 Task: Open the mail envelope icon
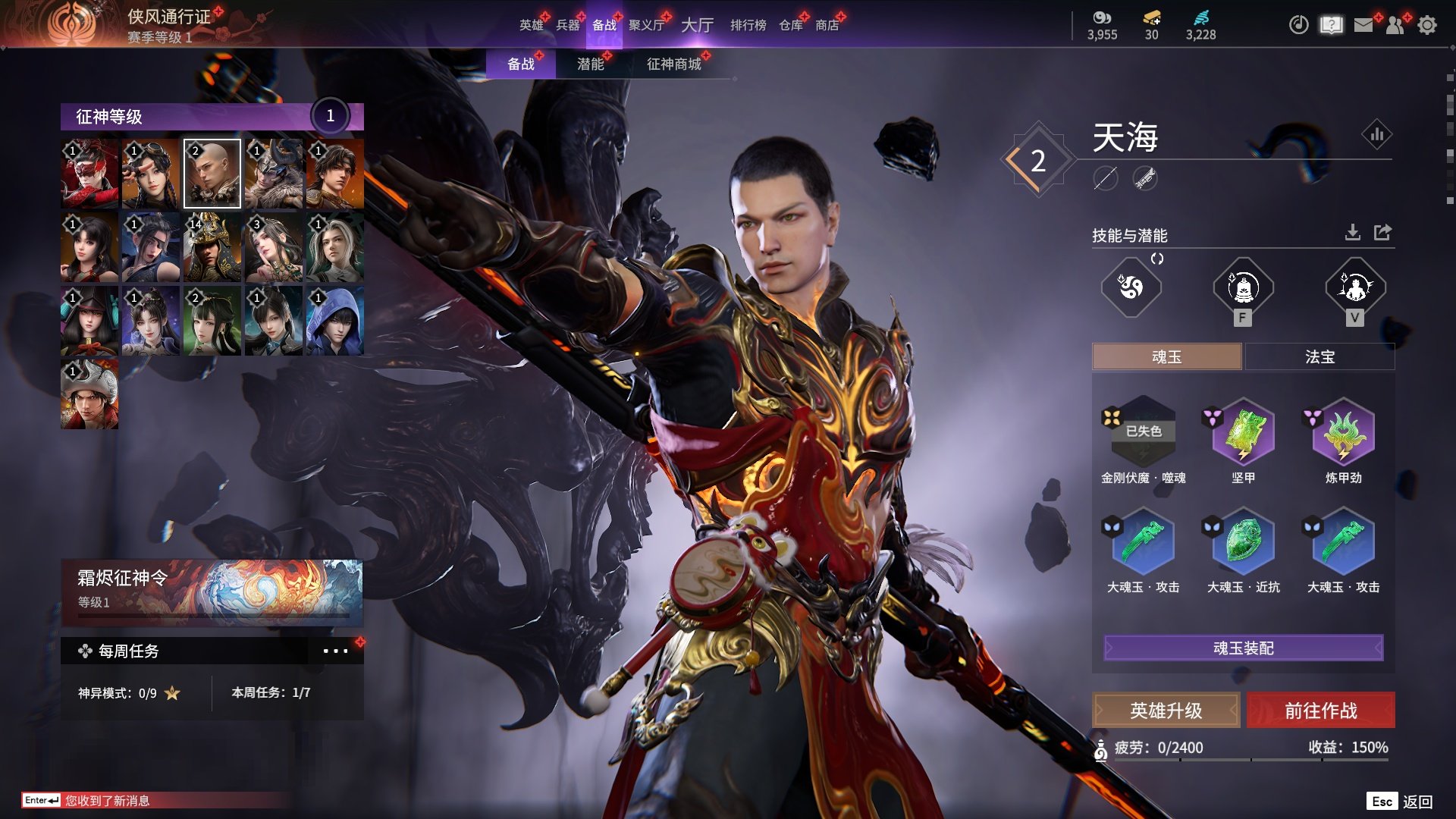tap(1363, 25)
